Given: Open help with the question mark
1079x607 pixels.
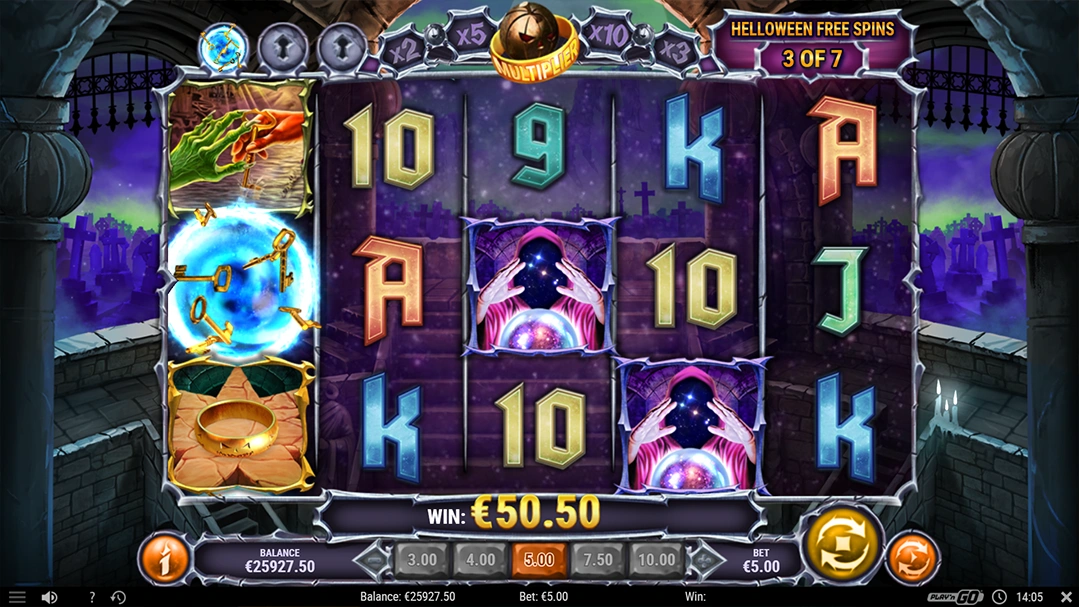Looking at the screenshot, I should coord(91,597).
